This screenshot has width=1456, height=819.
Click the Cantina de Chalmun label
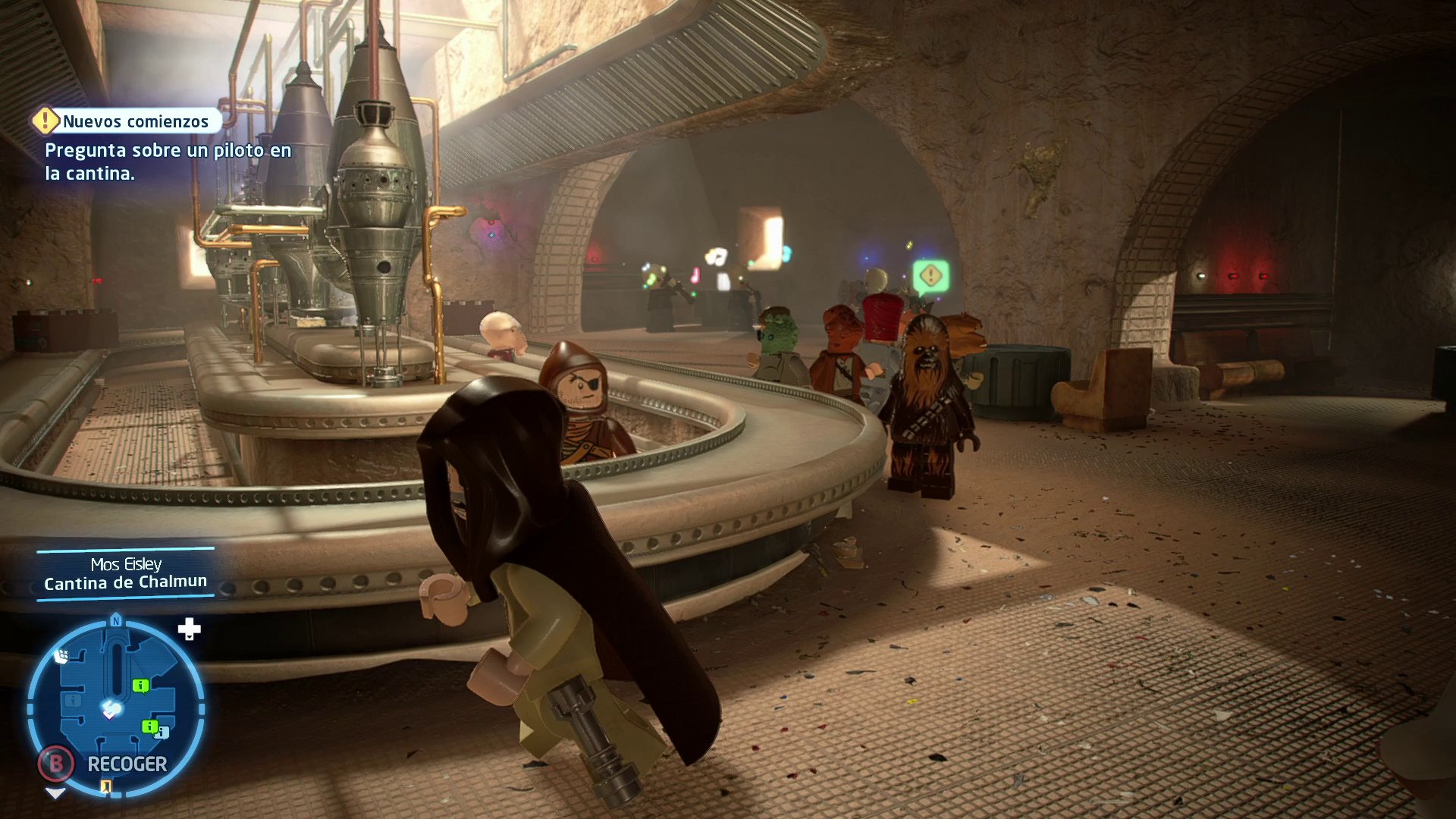(x=125, y=582)
